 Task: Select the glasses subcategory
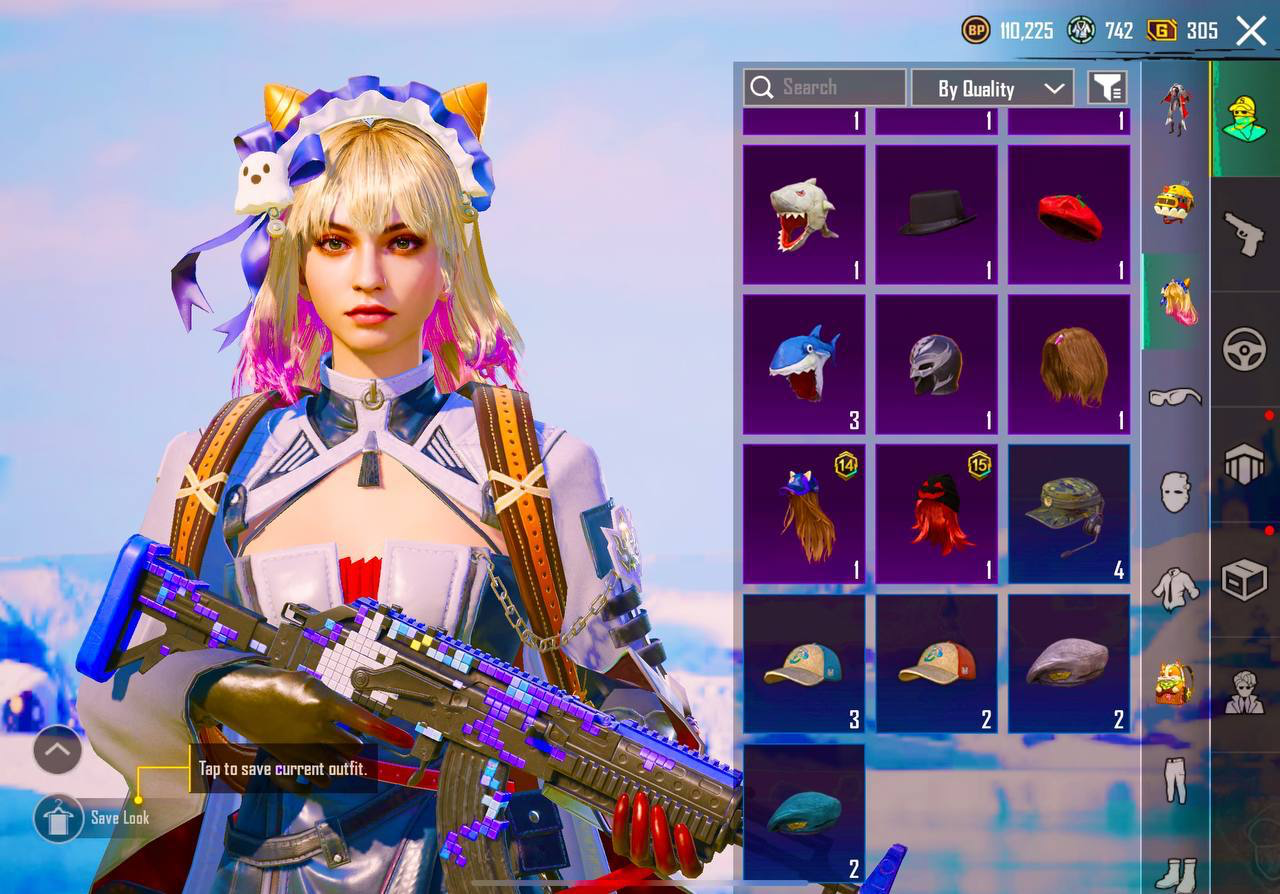tap(1175, 397)
